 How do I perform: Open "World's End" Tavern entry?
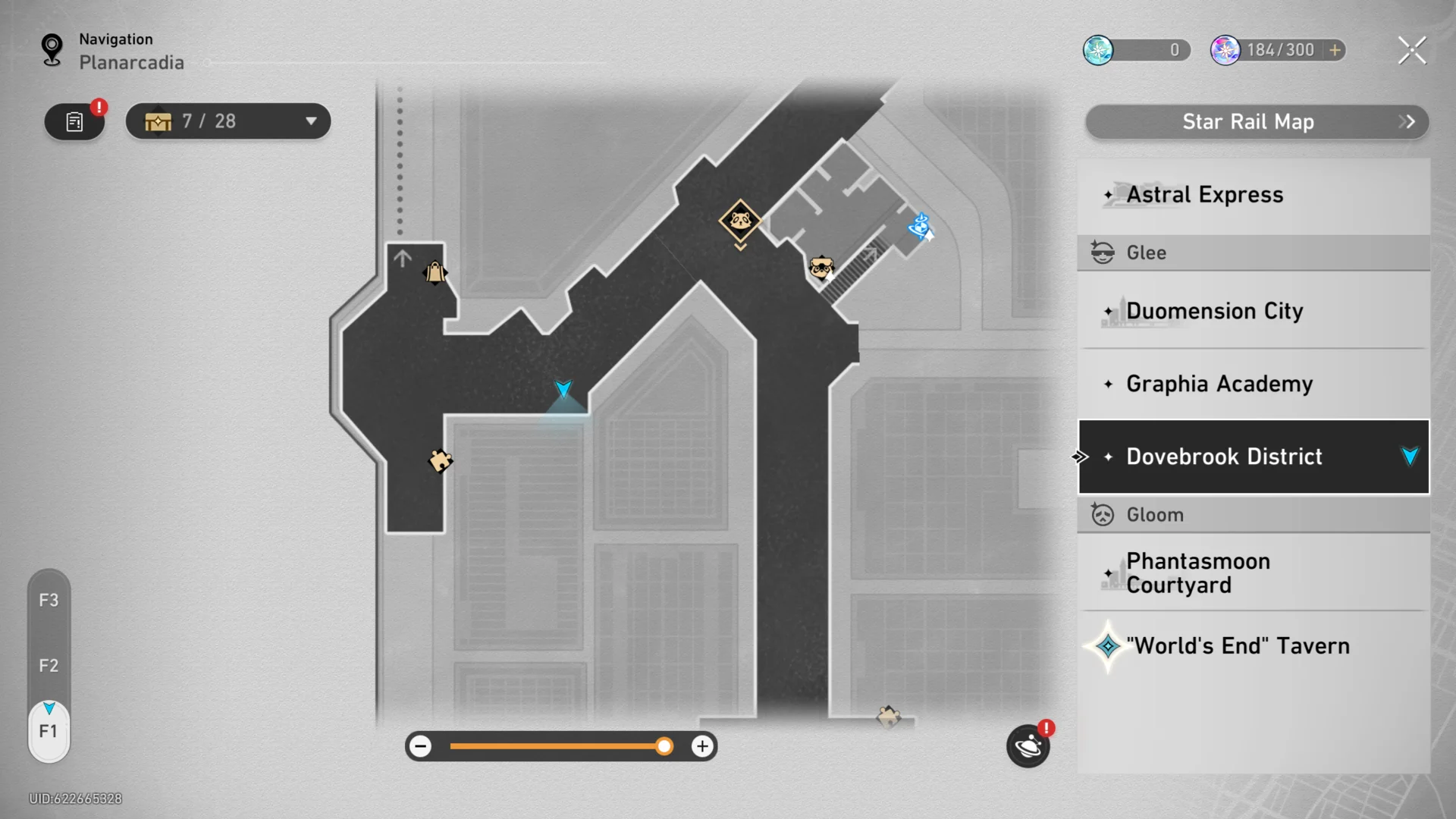click(1238, 645)
